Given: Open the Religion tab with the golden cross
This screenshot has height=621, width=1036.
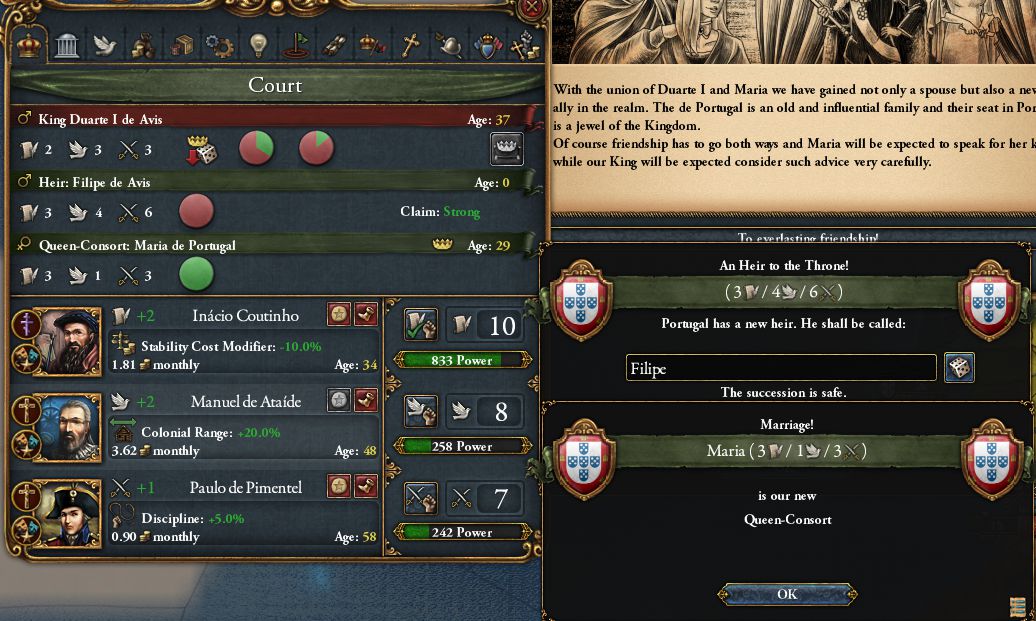Looking at the screenshot, I should (x=410, y=45).
